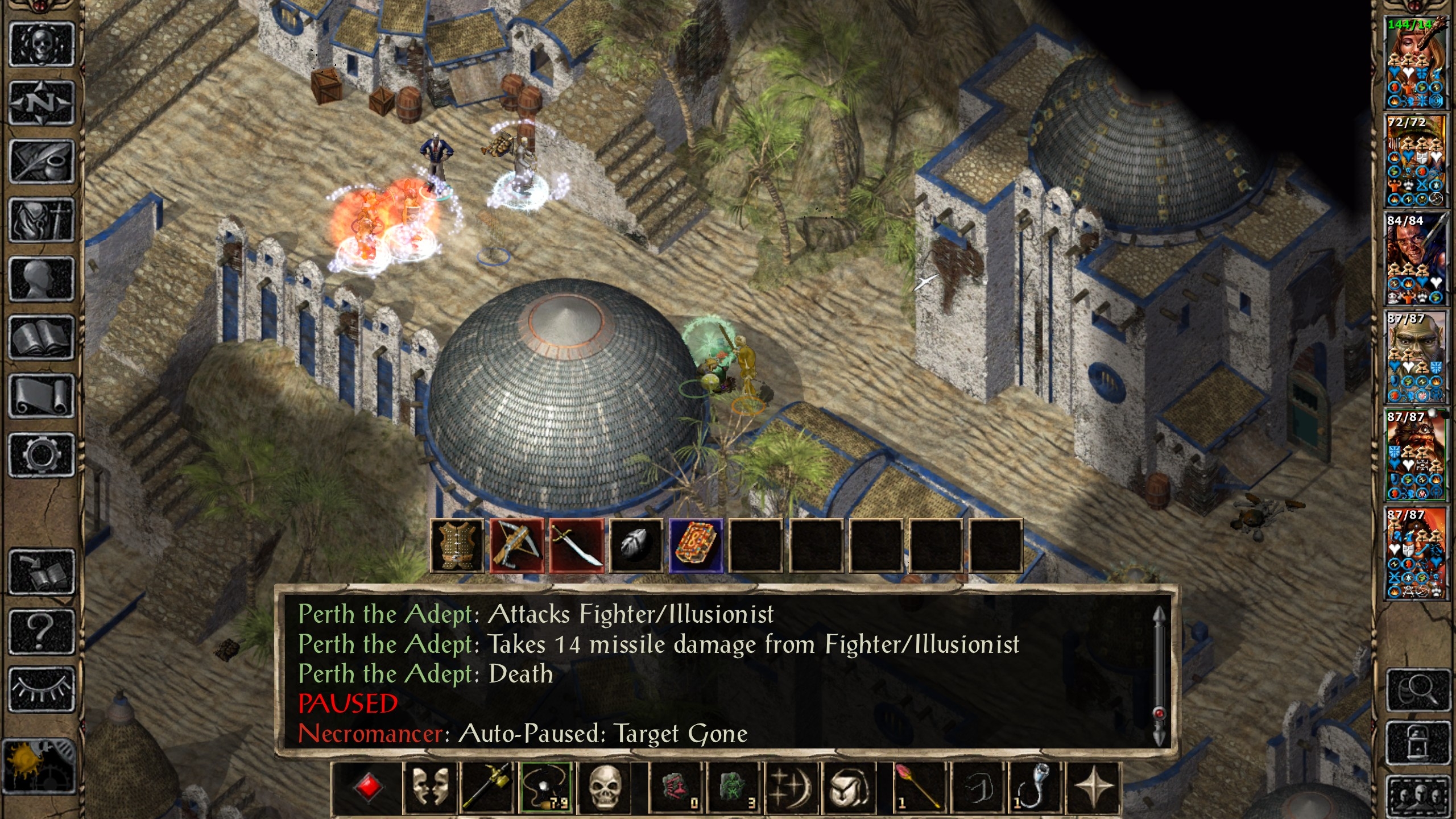Screen dimensions: 1456x819
Task: Open the inventory screen
Action: [42, 220]
